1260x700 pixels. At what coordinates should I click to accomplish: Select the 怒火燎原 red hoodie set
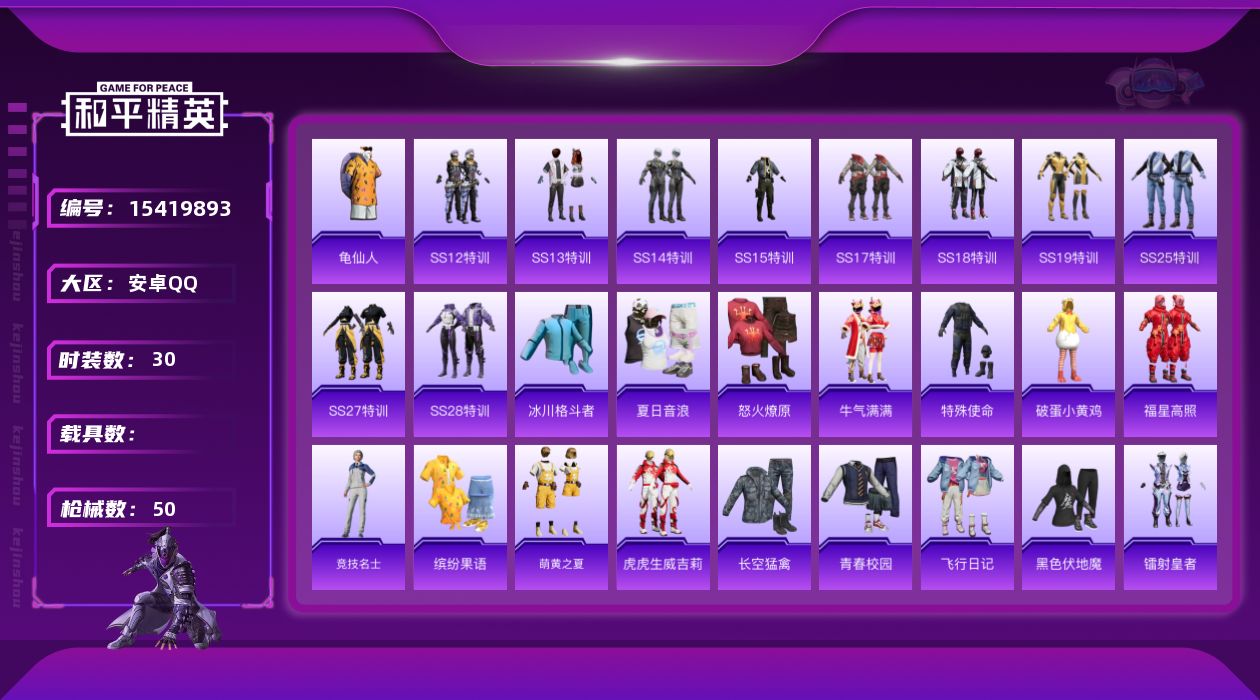764,363
